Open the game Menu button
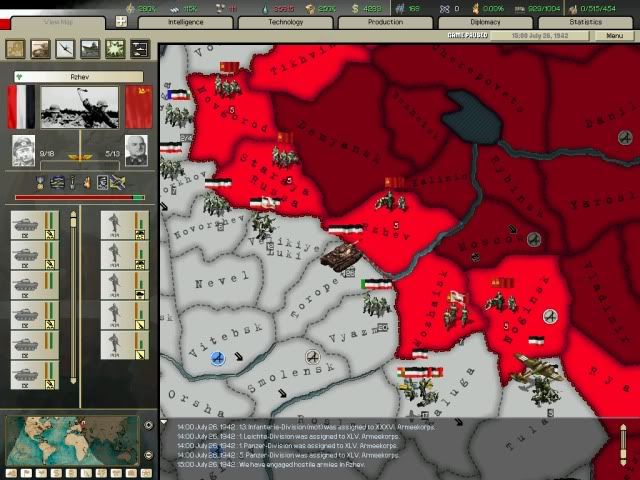Image resolution: width=640 pixels, height=480 pixels. click(614, 35)
